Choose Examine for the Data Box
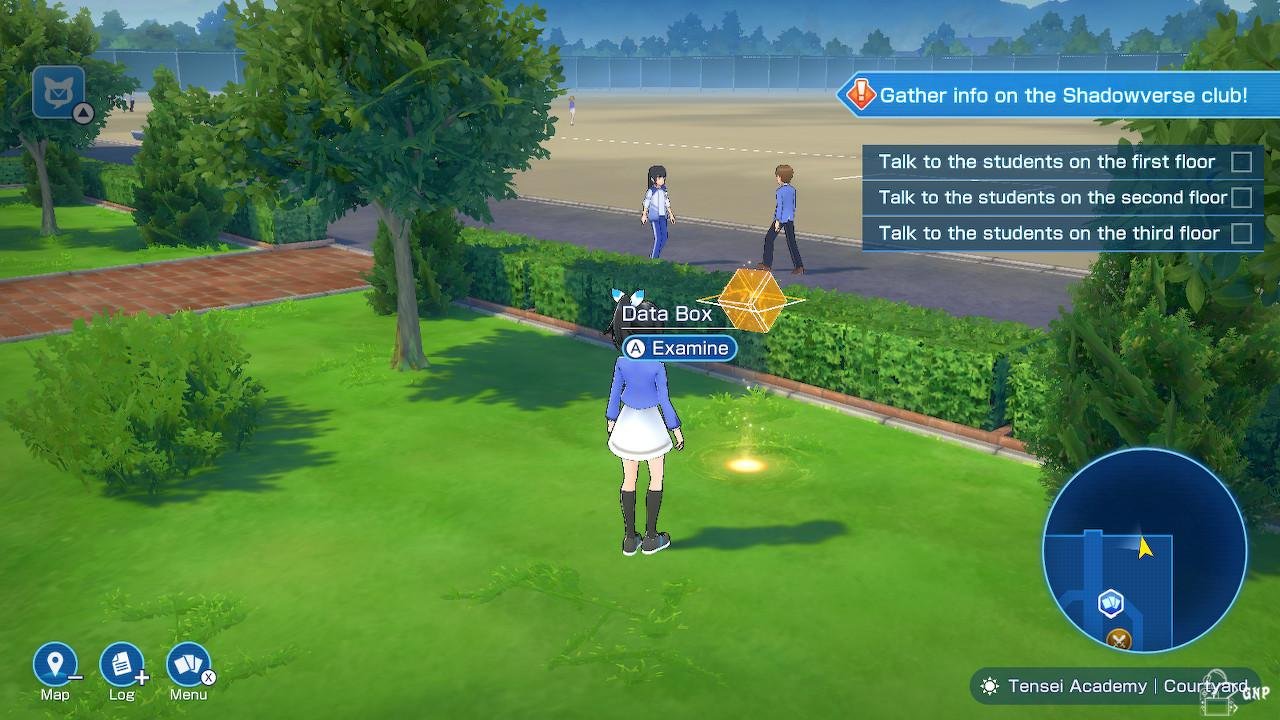This screenshot has width=1280, height=720. [680, 348]
